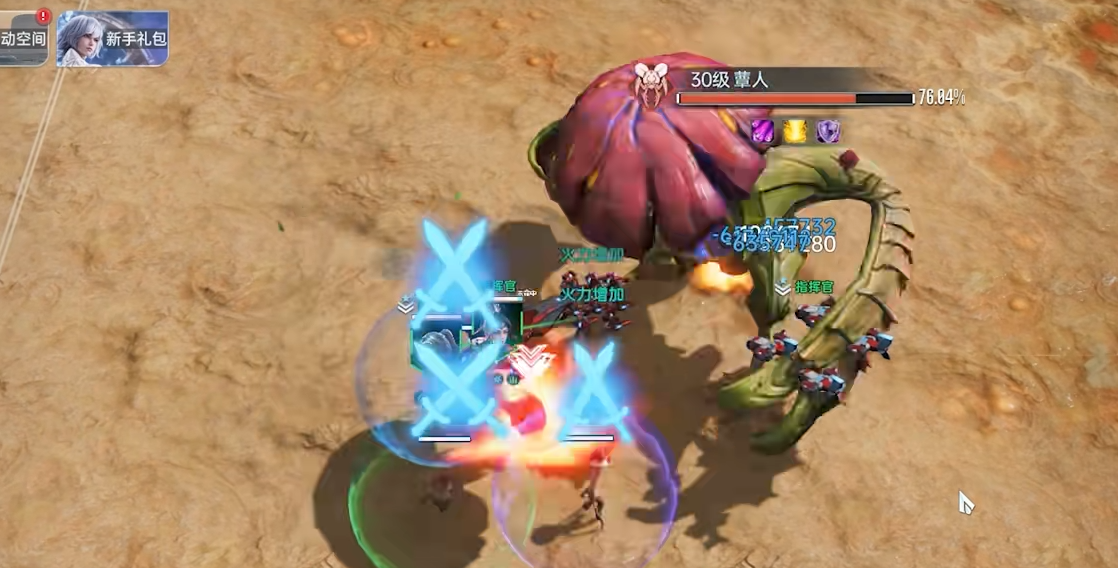Open the 动空间 activity button
1118x568 pixels.
click(23, 38)
